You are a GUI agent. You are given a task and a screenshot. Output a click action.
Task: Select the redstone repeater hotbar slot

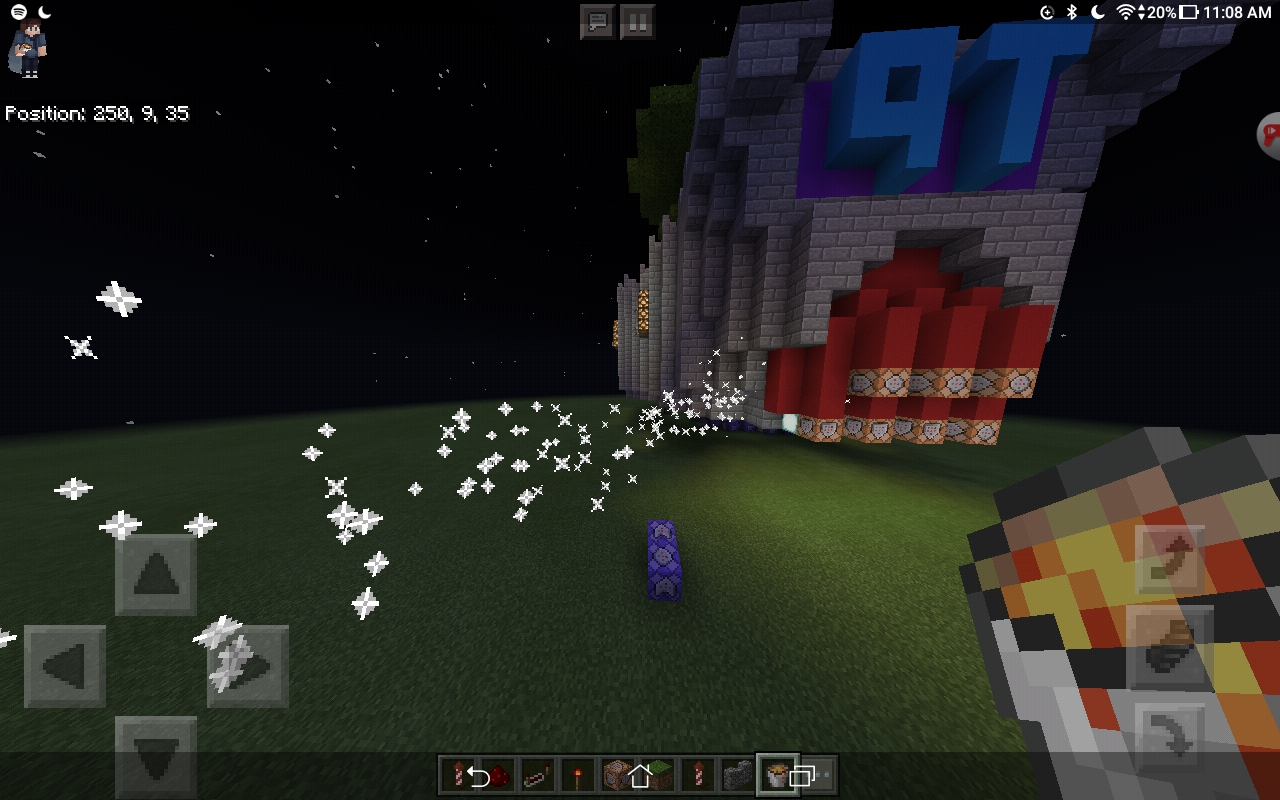click(x=538, y=775)
